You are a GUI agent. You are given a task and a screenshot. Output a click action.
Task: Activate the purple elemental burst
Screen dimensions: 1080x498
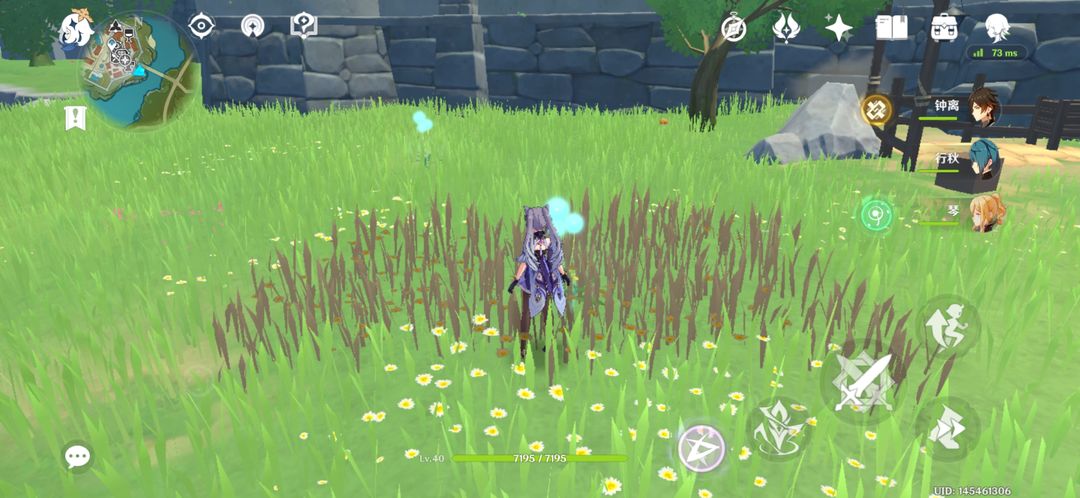click(701, 447)
